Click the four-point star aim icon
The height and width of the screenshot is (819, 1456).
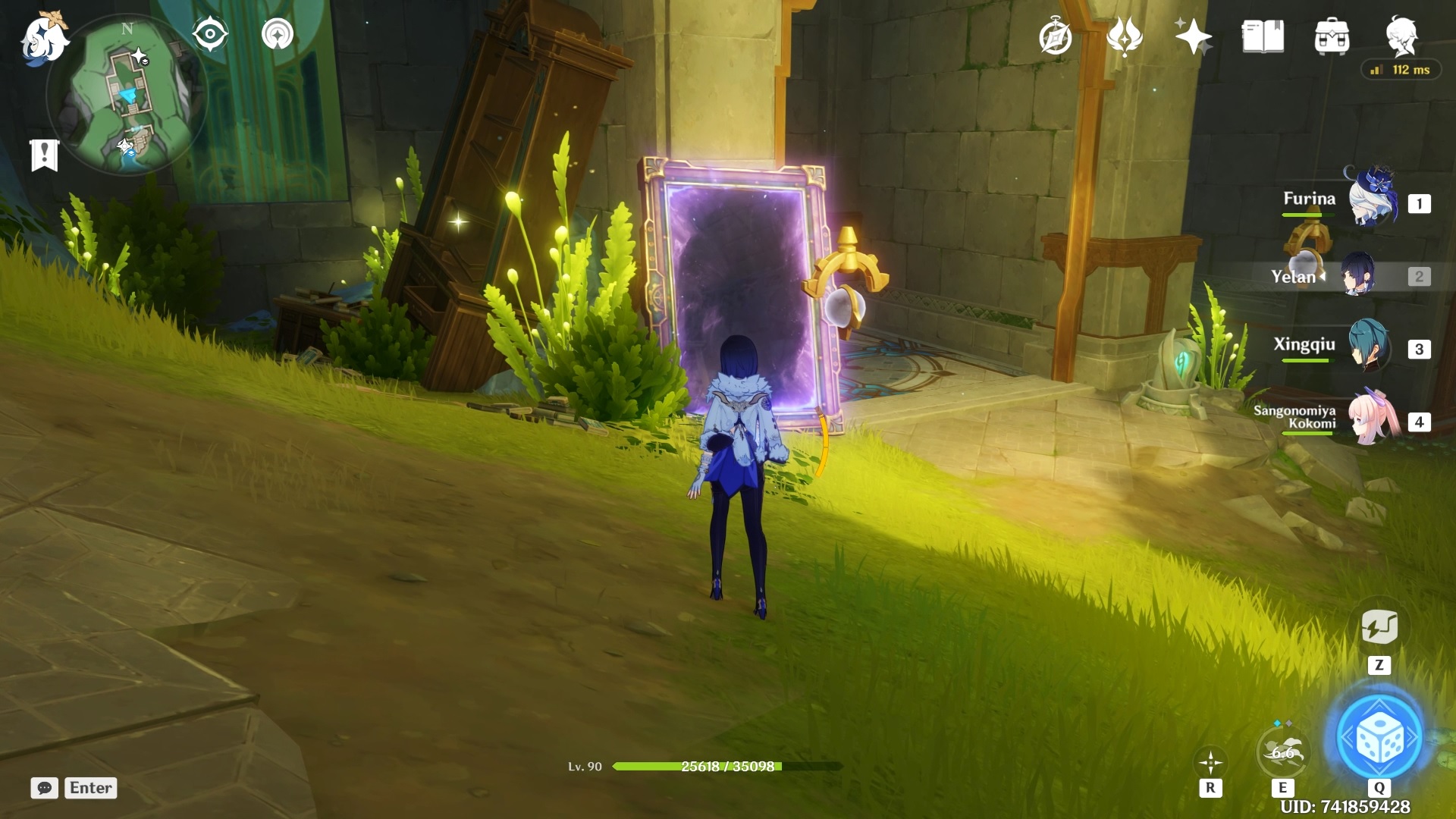(x=1210, y=761)
